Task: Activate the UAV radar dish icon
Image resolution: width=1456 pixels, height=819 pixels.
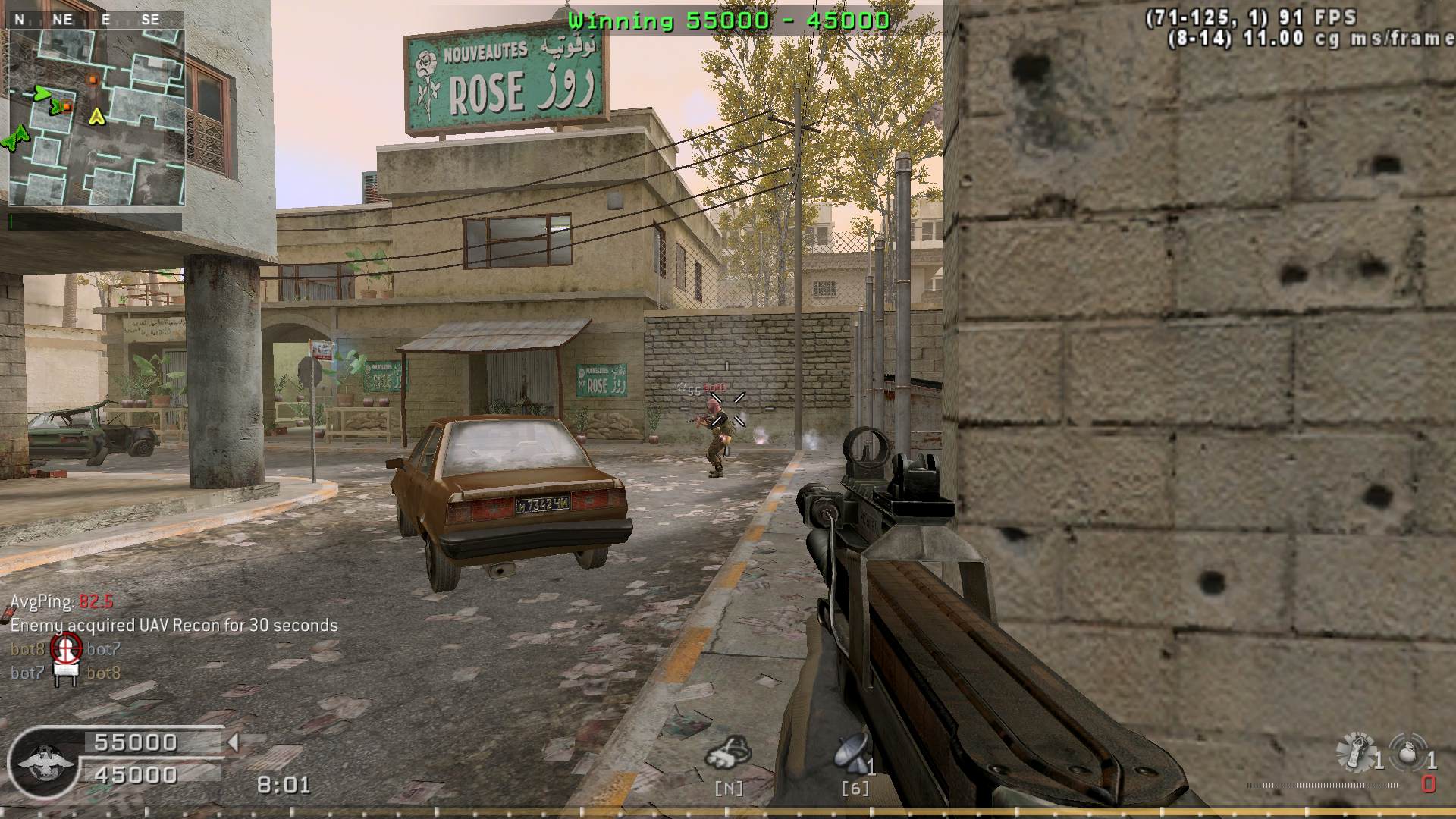Action: 851,753
